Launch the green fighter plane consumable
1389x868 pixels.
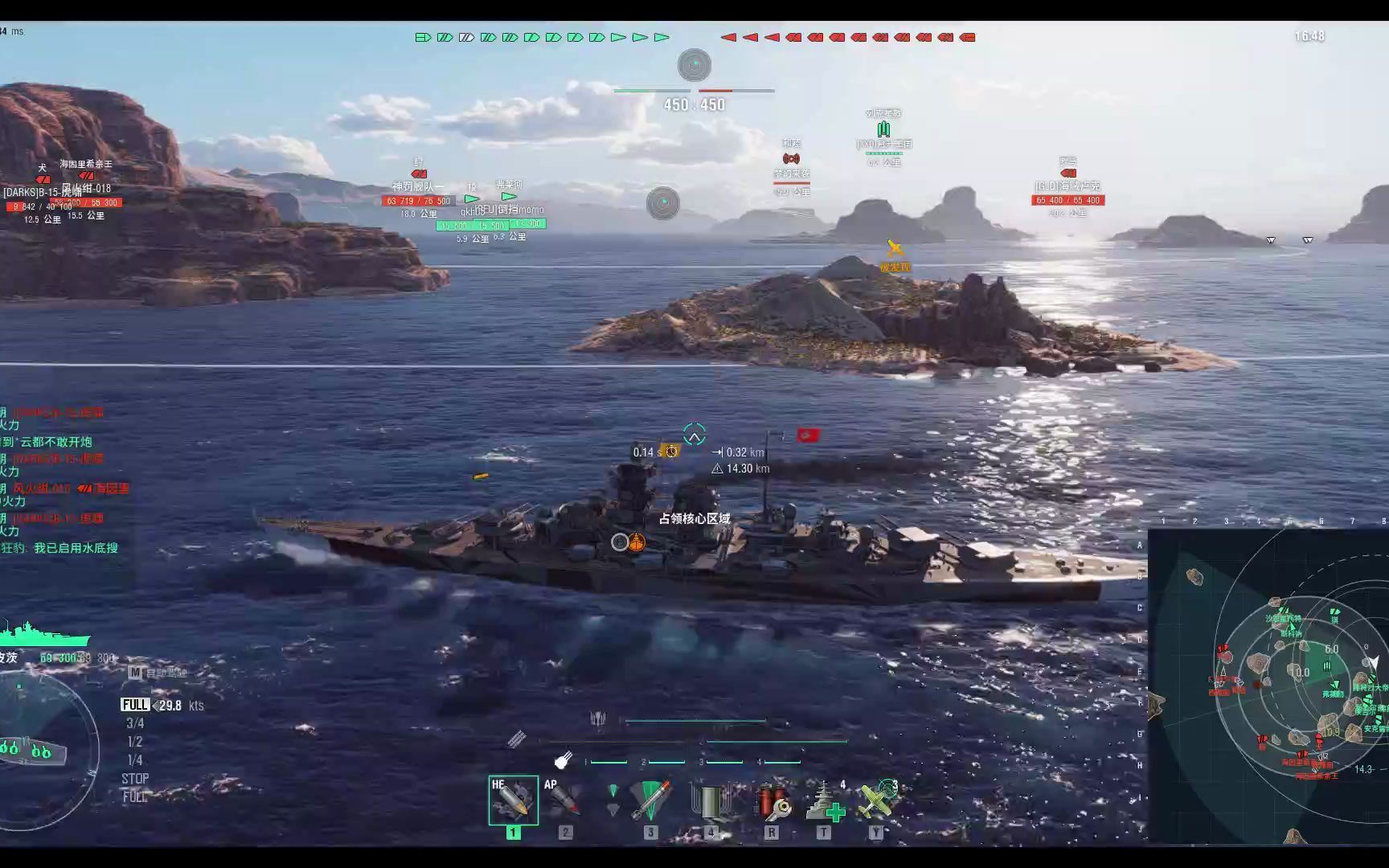[x=876, y=801]
